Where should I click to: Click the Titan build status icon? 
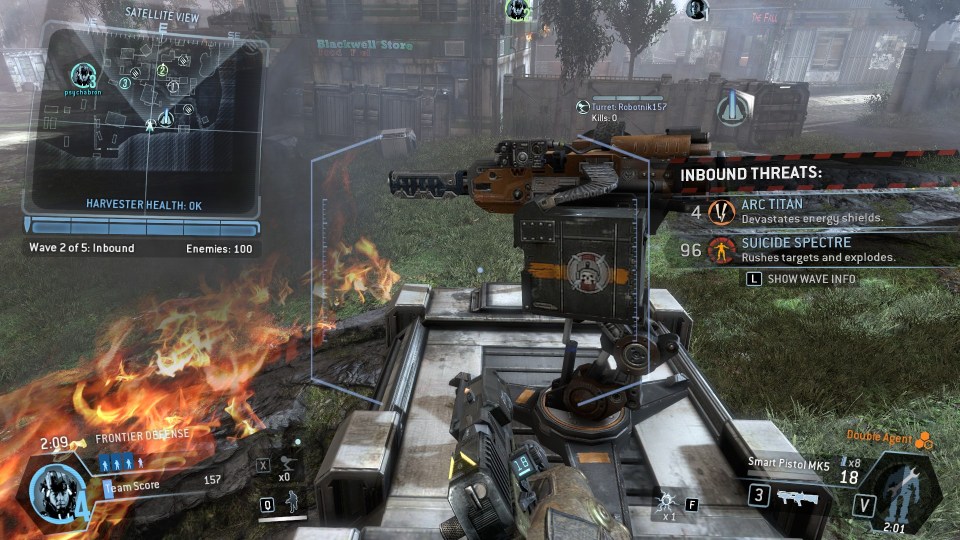(x=902, y=491)
